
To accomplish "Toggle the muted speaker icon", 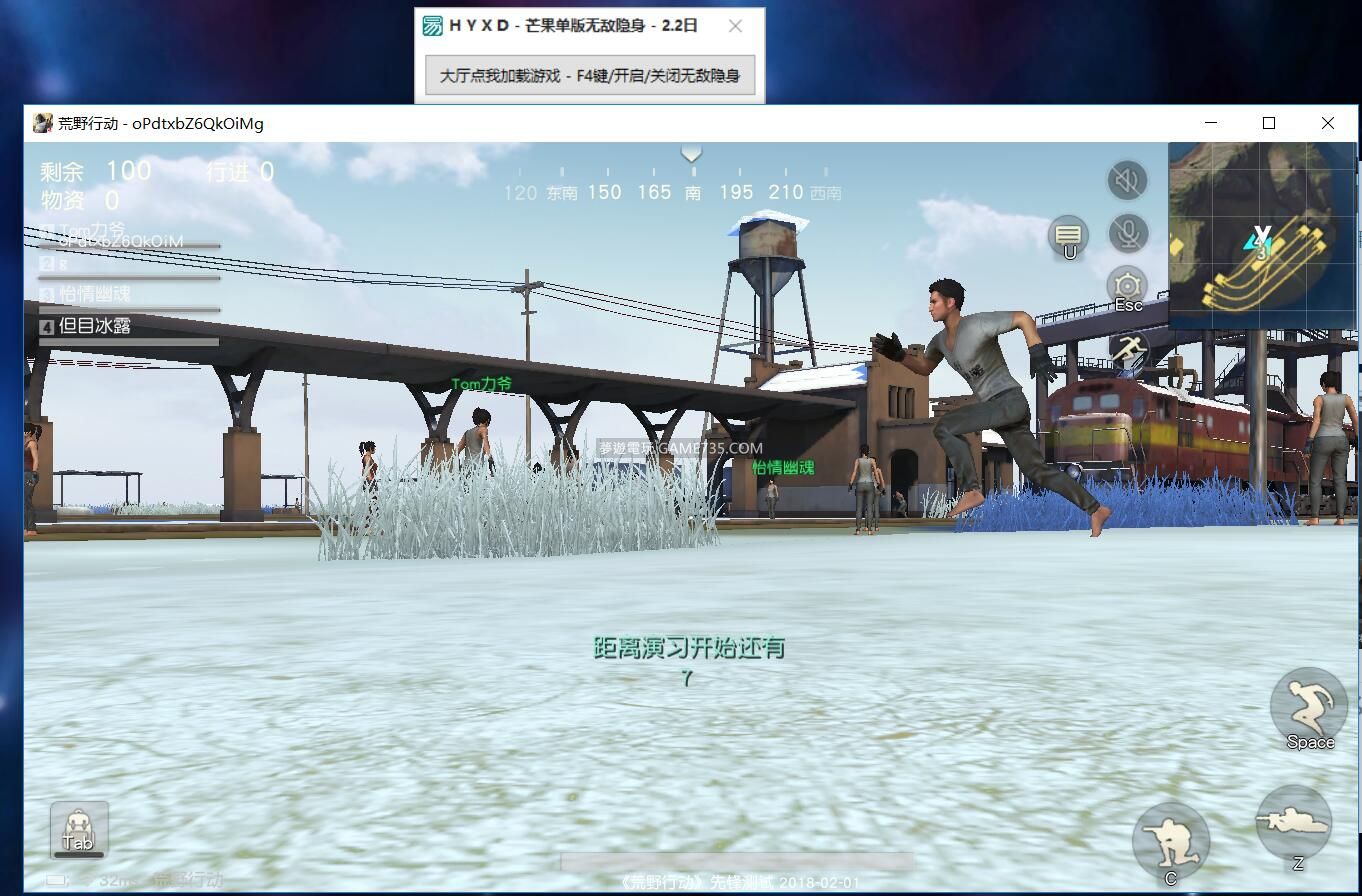I will click(1127, 181).
